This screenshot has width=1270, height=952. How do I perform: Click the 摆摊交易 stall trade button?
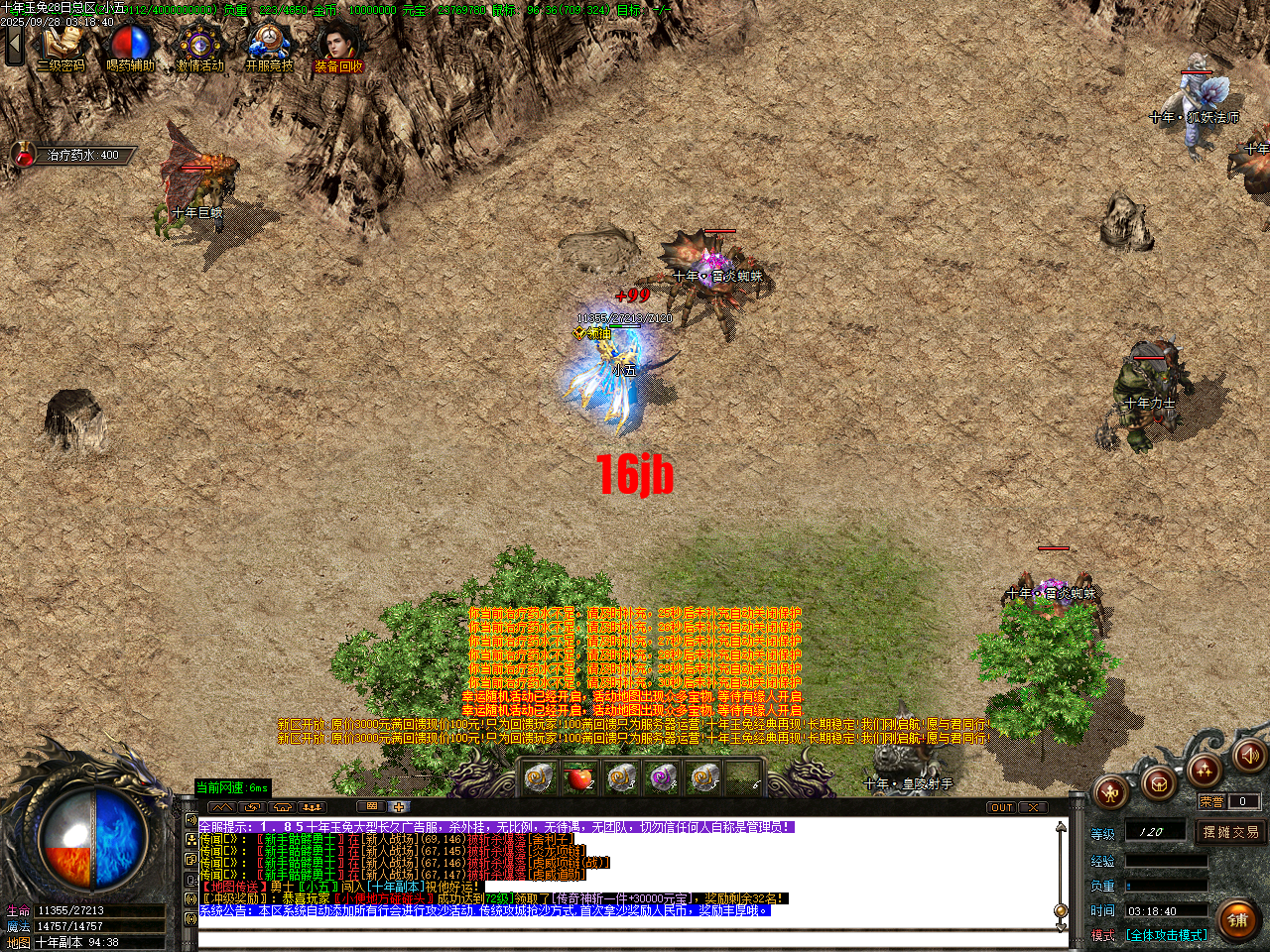[x=1232, y=833]
